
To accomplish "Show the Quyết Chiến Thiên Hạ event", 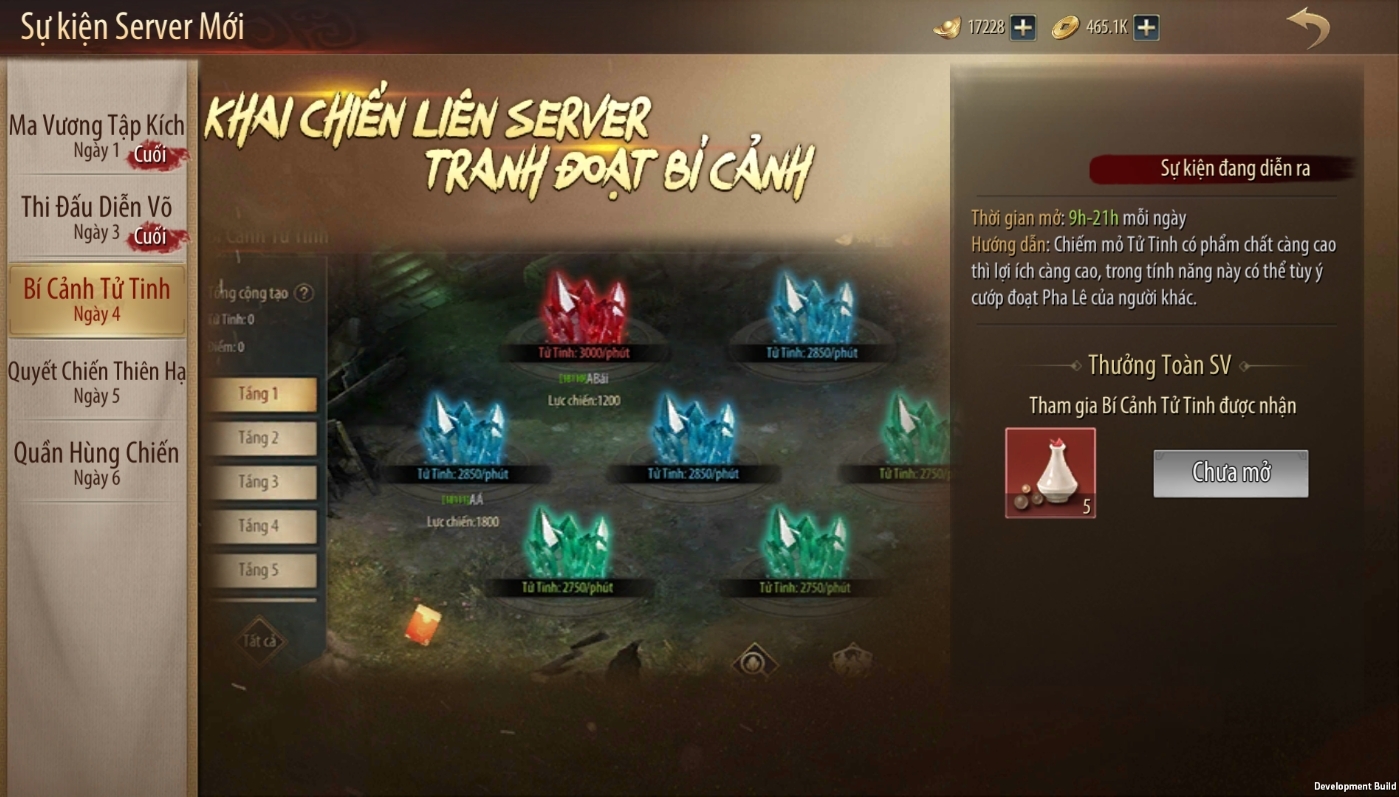I will tap(97, 382).
